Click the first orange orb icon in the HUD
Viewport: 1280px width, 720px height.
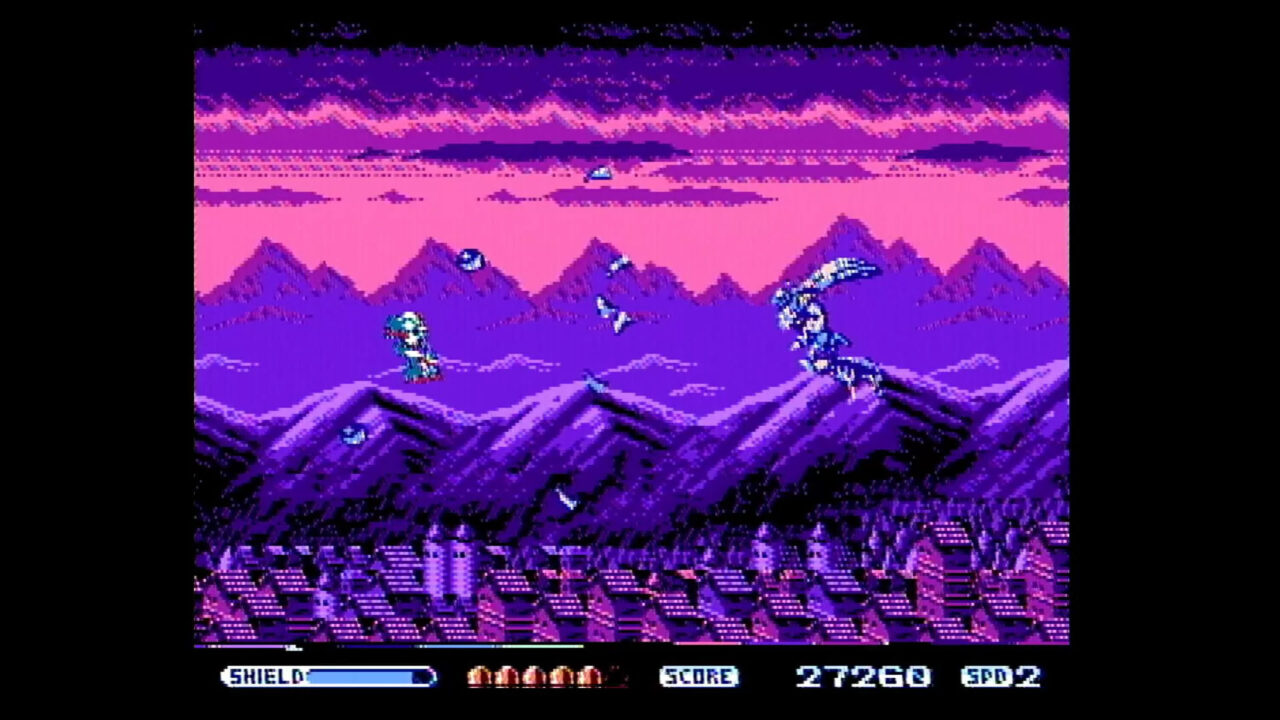pos(479,677)
